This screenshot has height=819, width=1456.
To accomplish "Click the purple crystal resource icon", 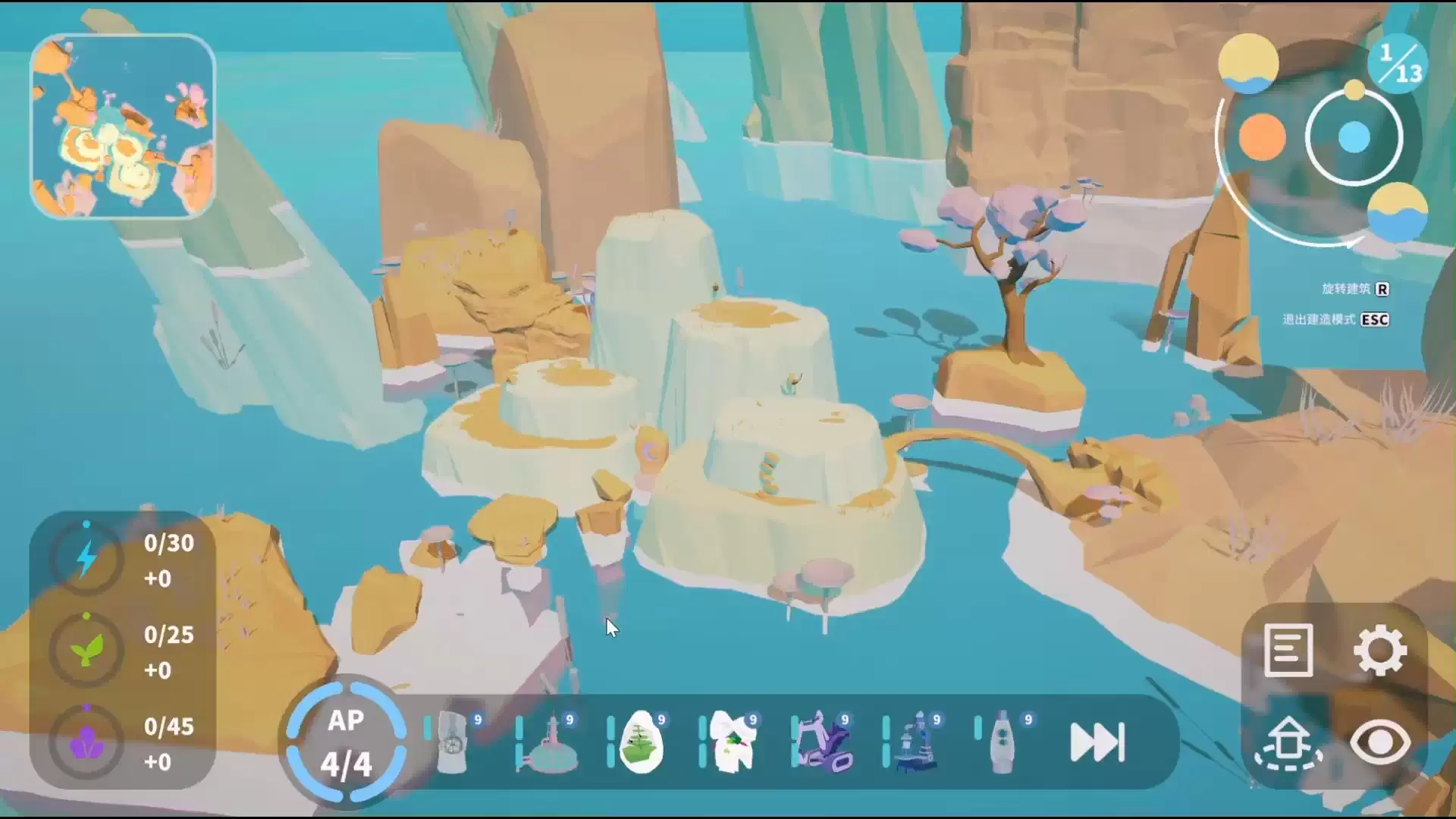I will pyautogui.click(x=86, y=742).
